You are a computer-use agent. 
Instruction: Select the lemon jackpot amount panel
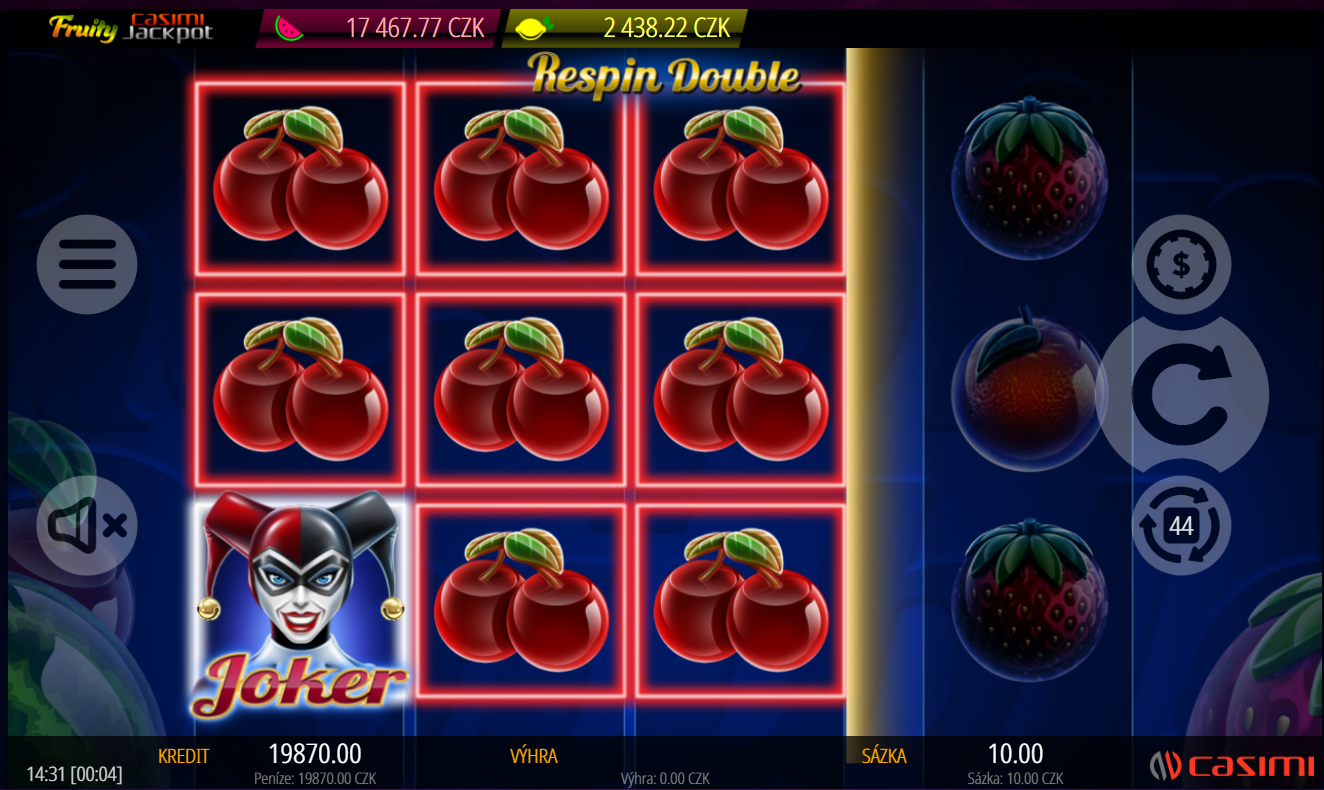click(626, 28)
